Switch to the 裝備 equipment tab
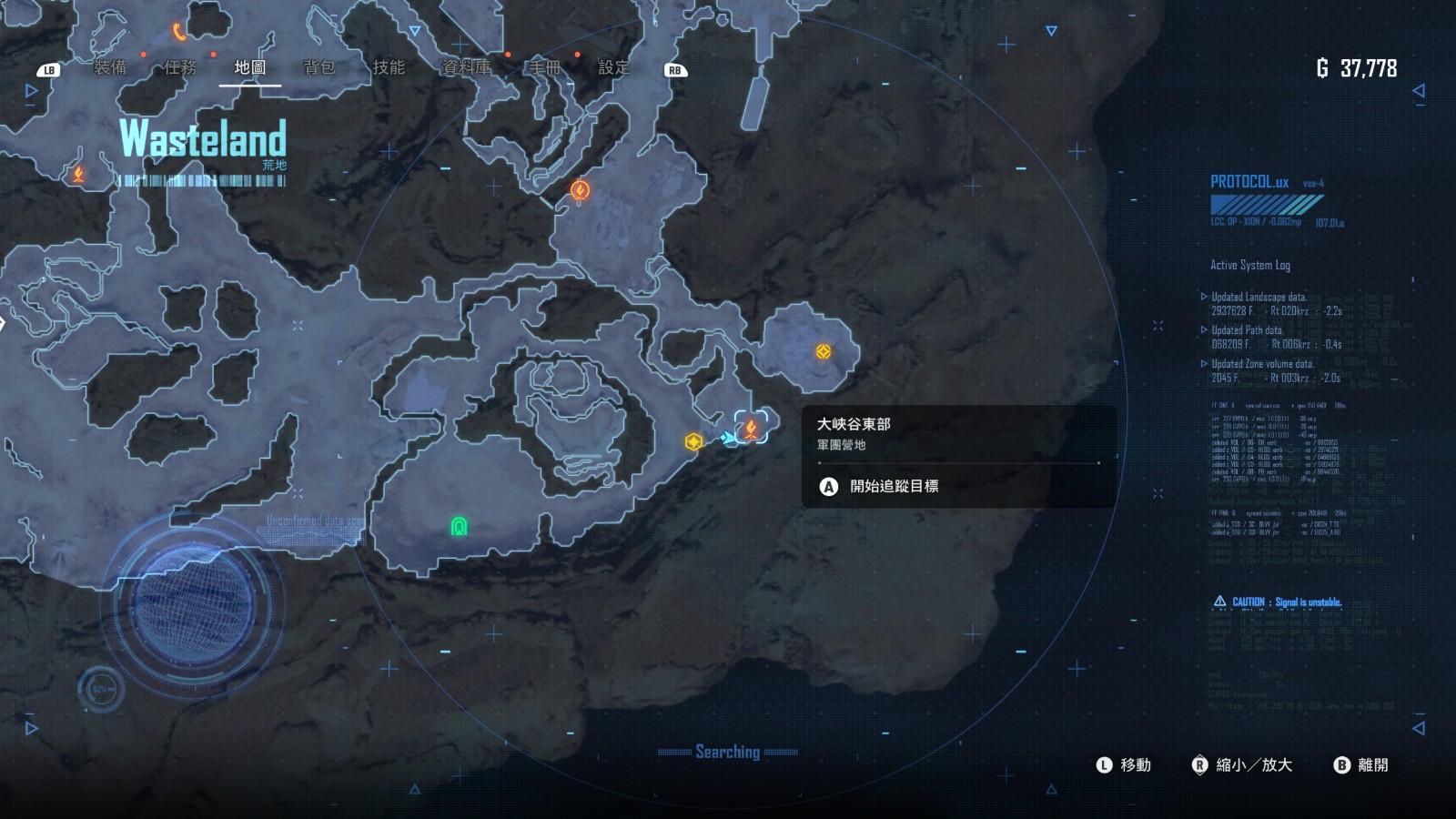 [x=110, y=67]
